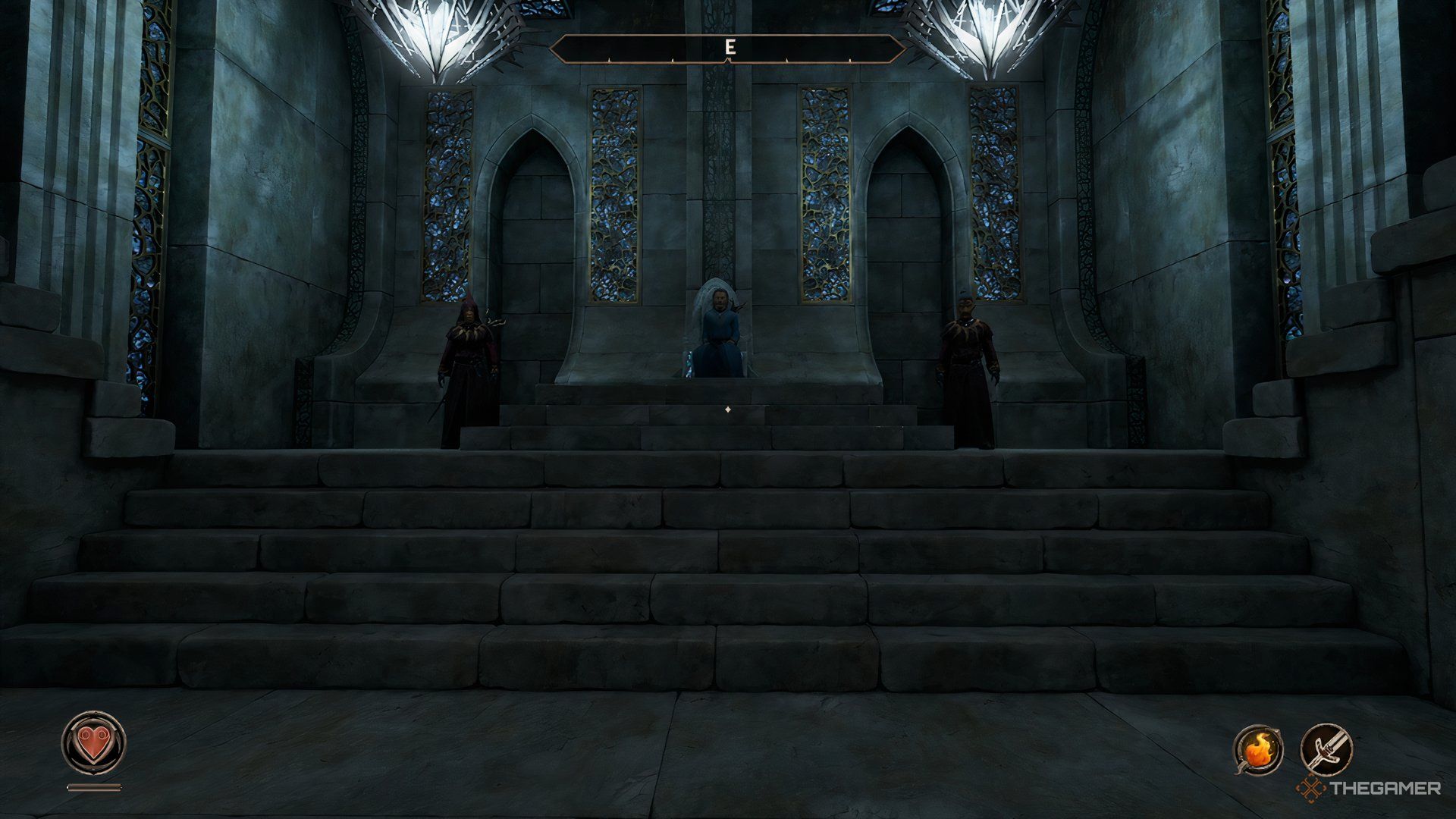This screenshot has width=1456, height=819.
Task: Click the center notch on the prompt bar
Action: (728, 62)
